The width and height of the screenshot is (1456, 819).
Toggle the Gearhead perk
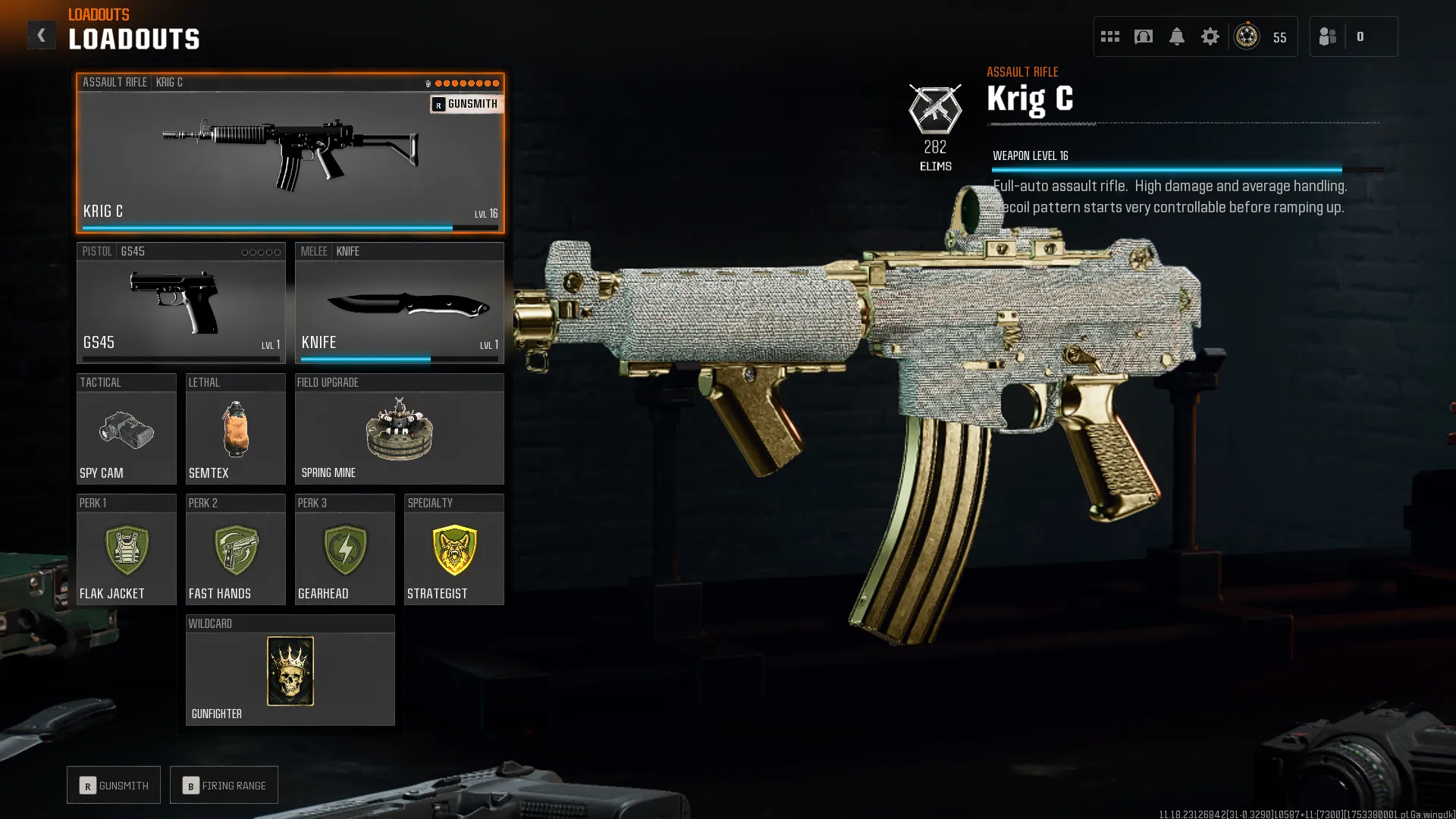click(344, 551)
